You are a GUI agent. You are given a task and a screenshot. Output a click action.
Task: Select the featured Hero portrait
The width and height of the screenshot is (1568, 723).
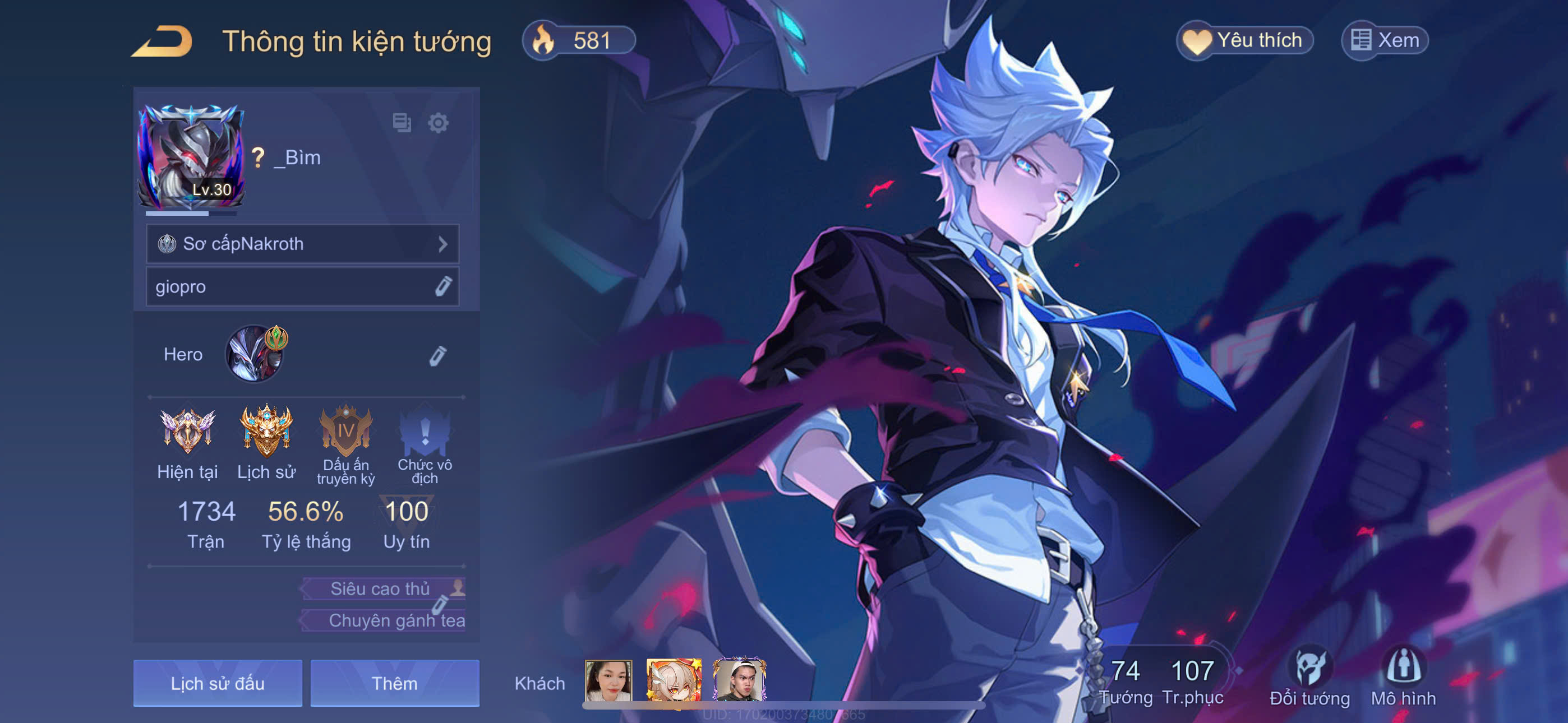(x=255, y=354)
